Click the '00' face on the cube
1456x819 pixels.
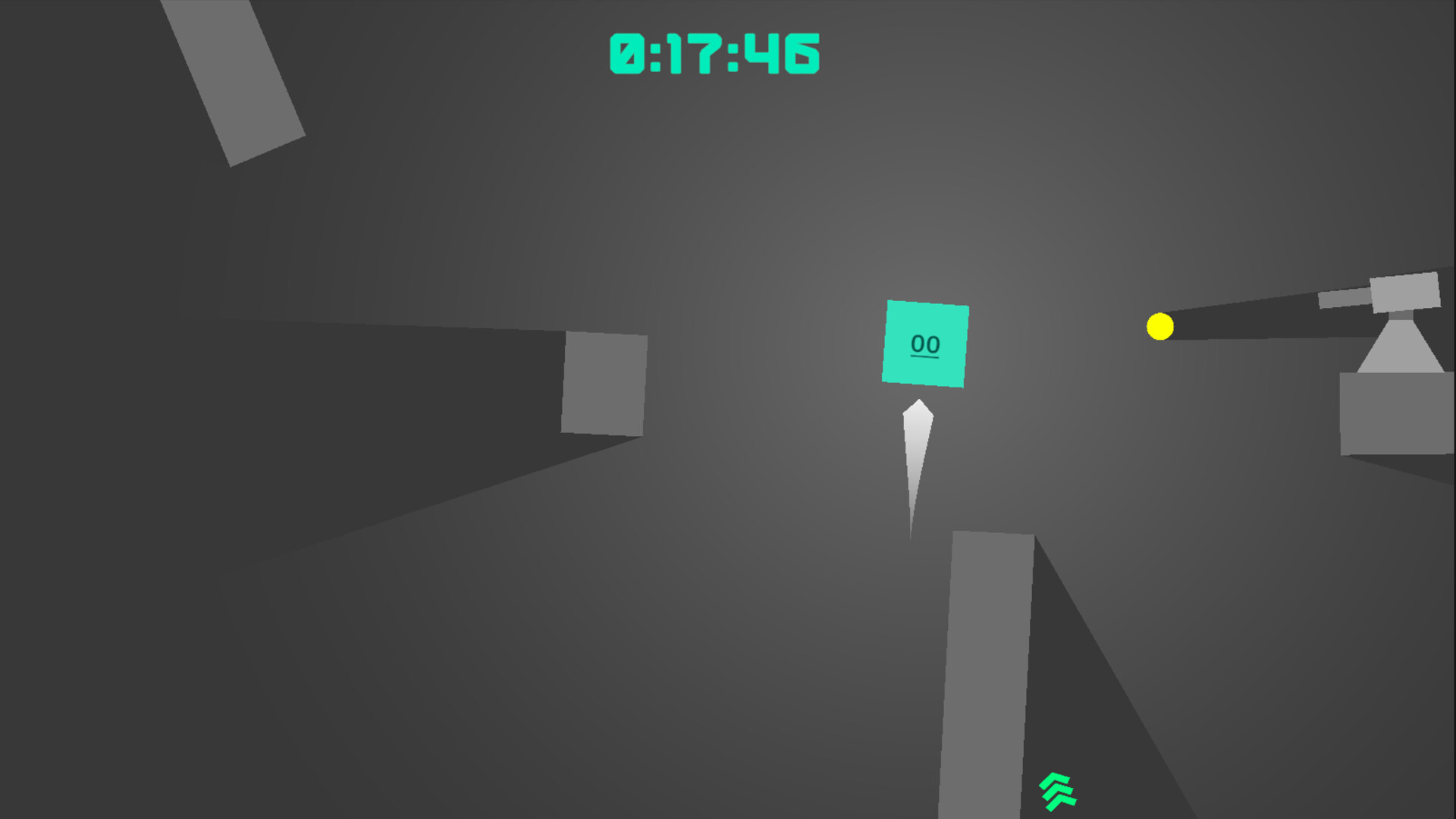point(924,344)
